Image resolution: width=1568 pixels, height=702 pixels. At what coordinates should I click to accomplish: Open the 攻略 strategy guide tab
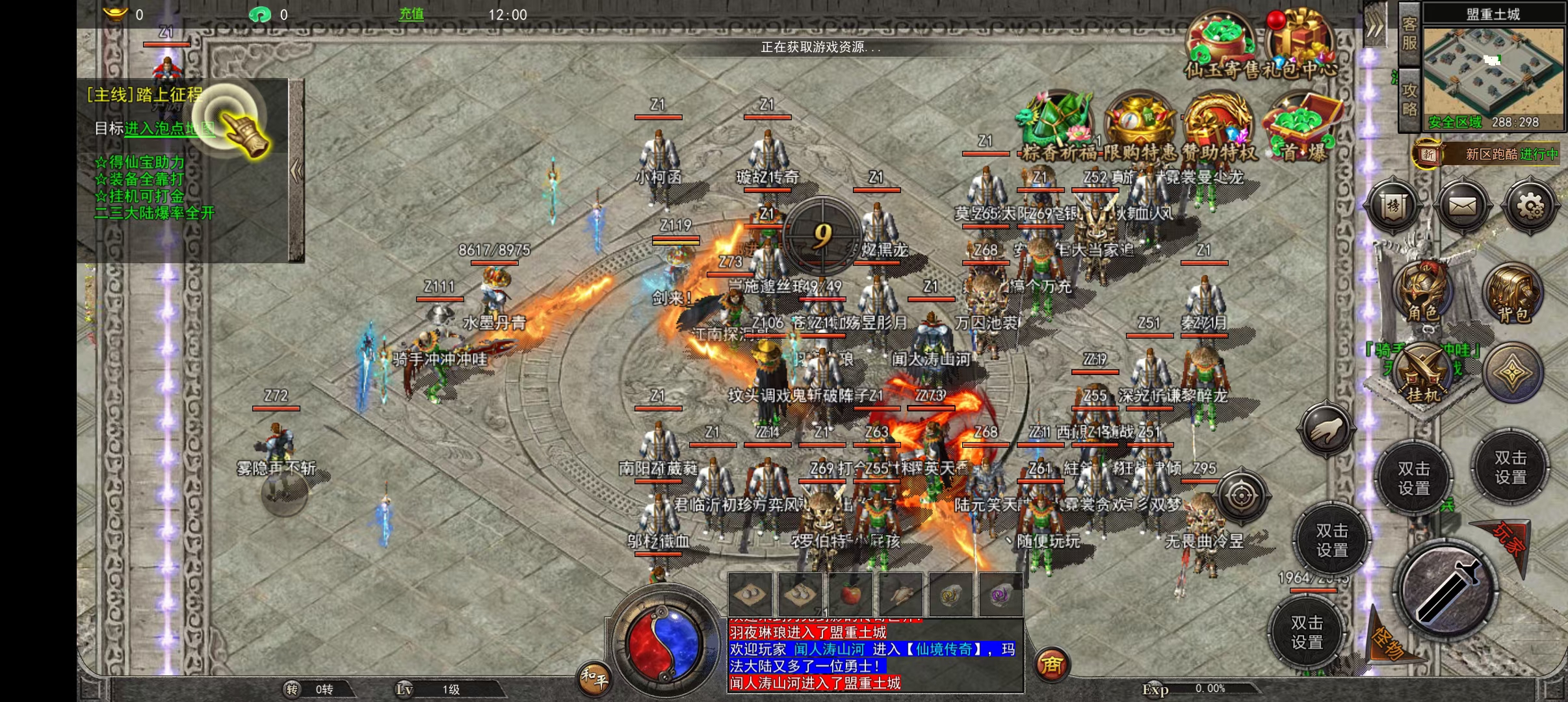pyautogui.click(x=1409, y=99)
